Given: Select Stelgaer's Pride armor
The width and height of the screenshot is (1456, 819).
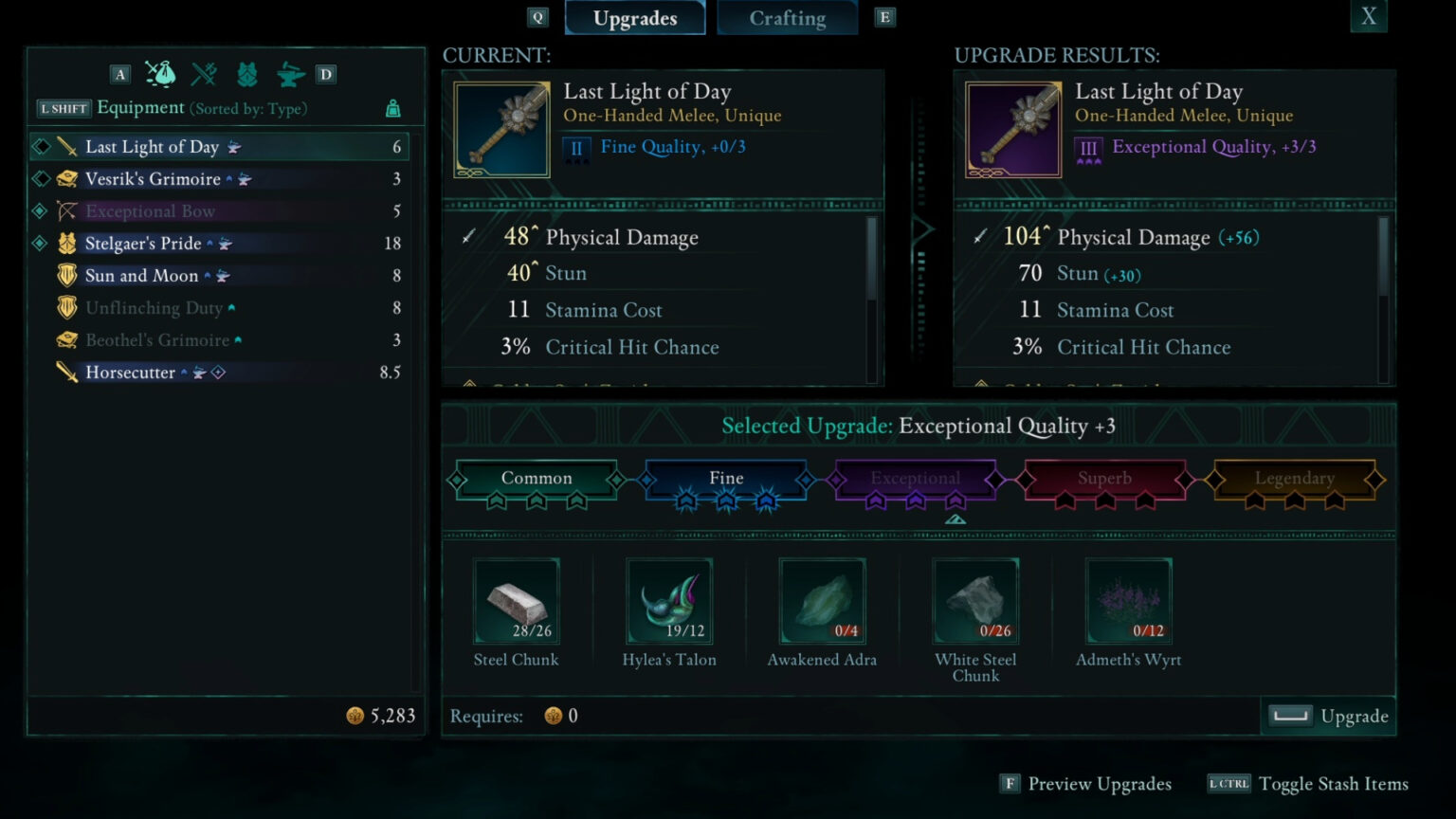Looking at the screenshot, I should coord(143,244).
